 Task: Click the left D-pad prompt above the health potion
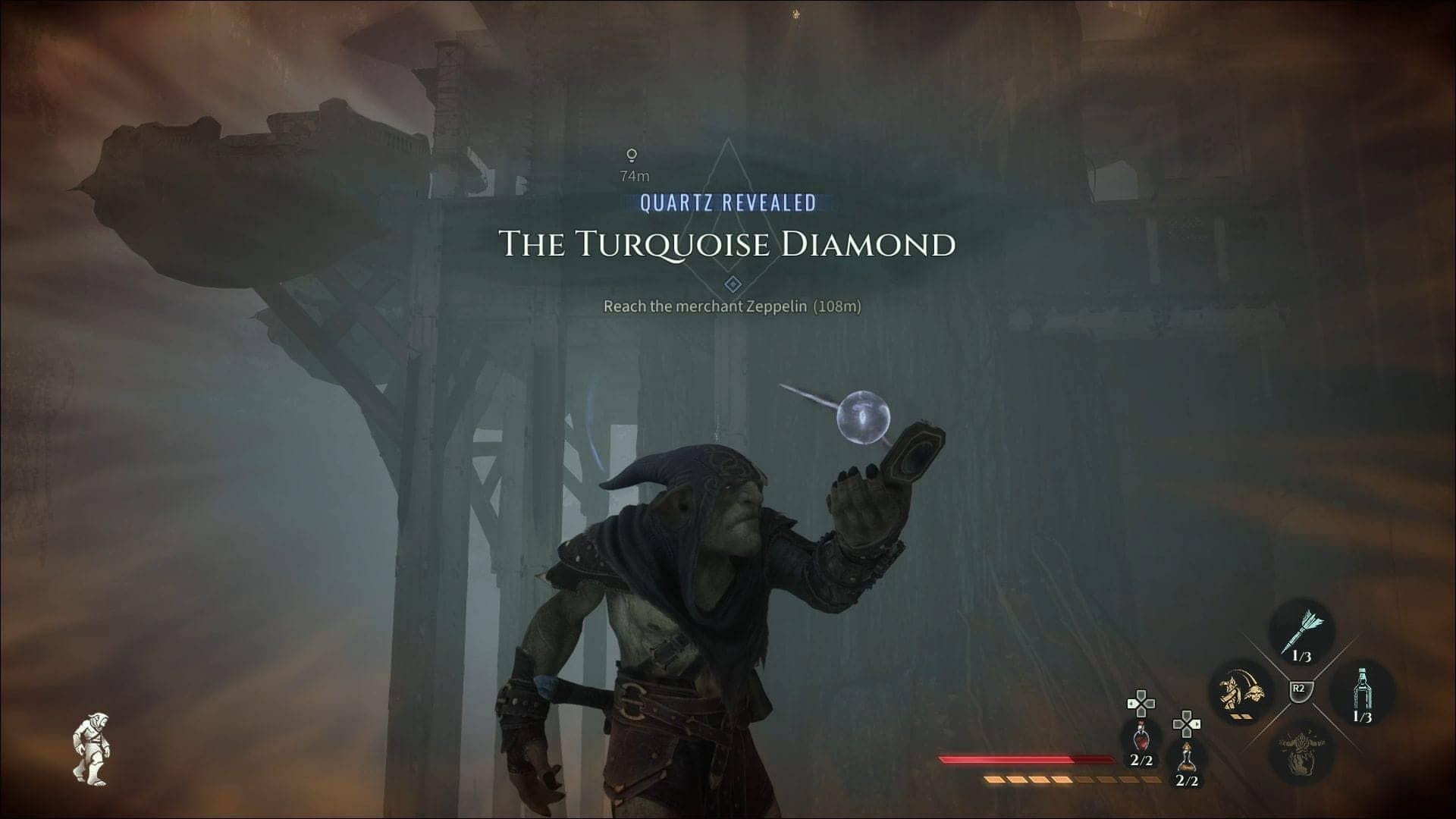[1141, 704]
